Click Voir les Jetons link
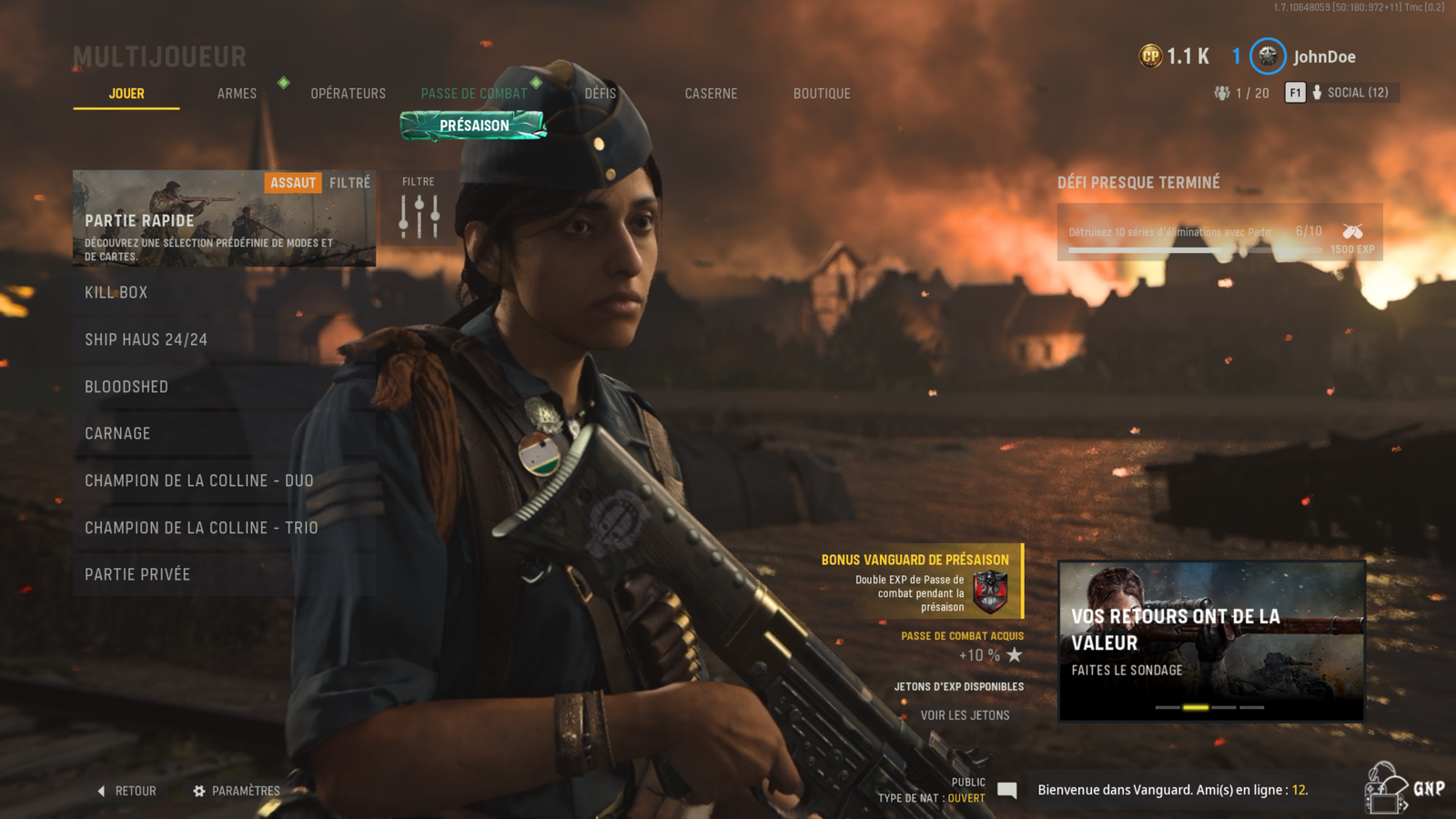Screen dimensions: 1456x819 tap(965, 715)
